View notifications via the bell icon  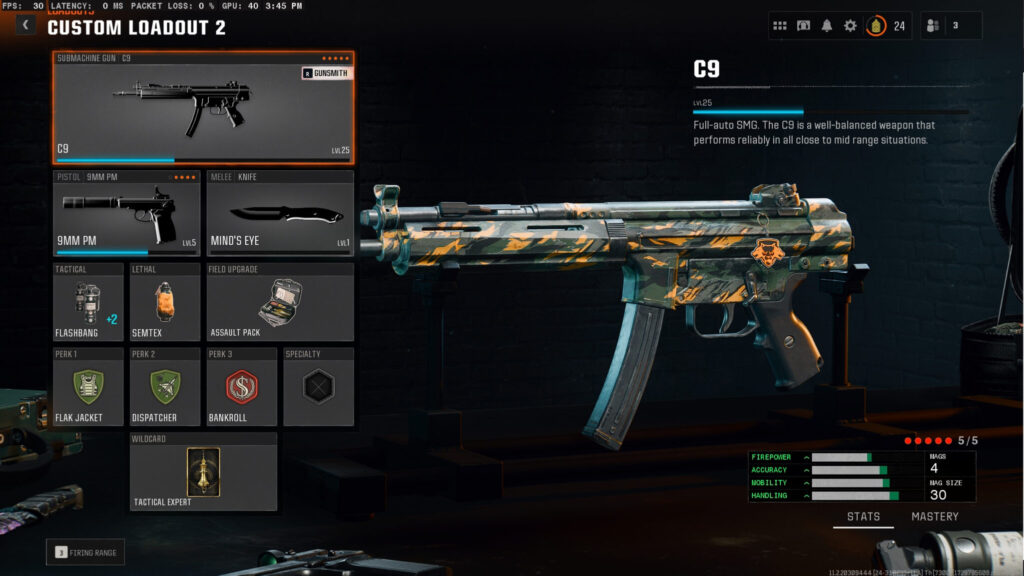pos(827,26)
